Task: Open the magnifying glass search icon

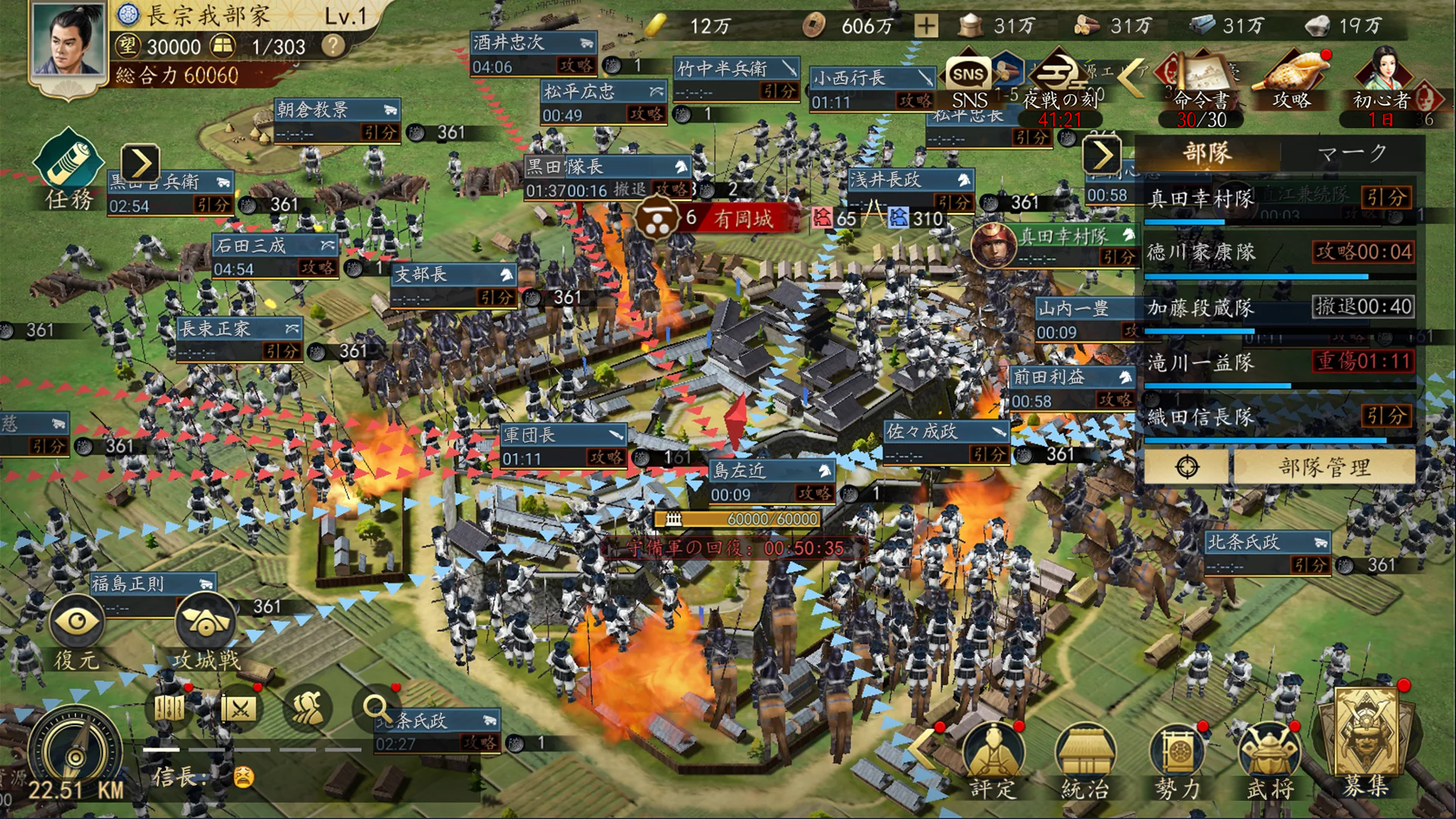Action: (377, 709)
